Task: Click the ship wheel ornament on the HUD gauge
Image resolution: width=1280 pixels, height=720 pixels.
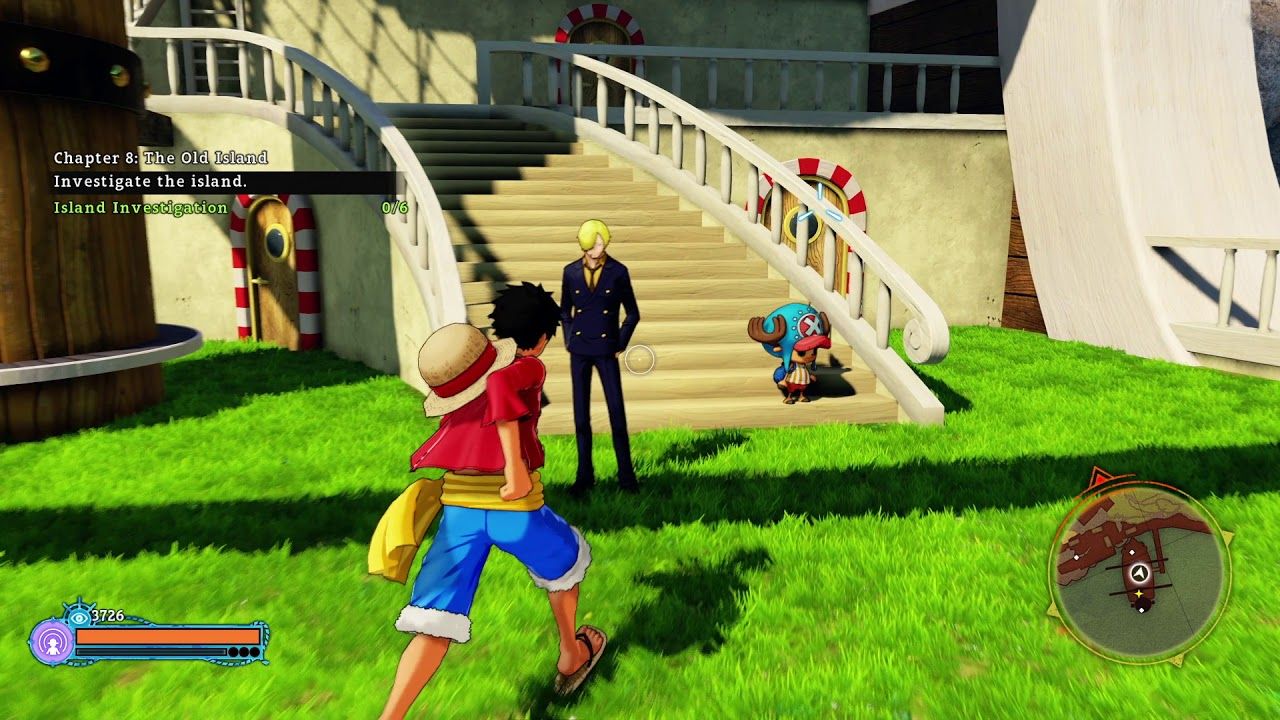Action: pos(81,606)
